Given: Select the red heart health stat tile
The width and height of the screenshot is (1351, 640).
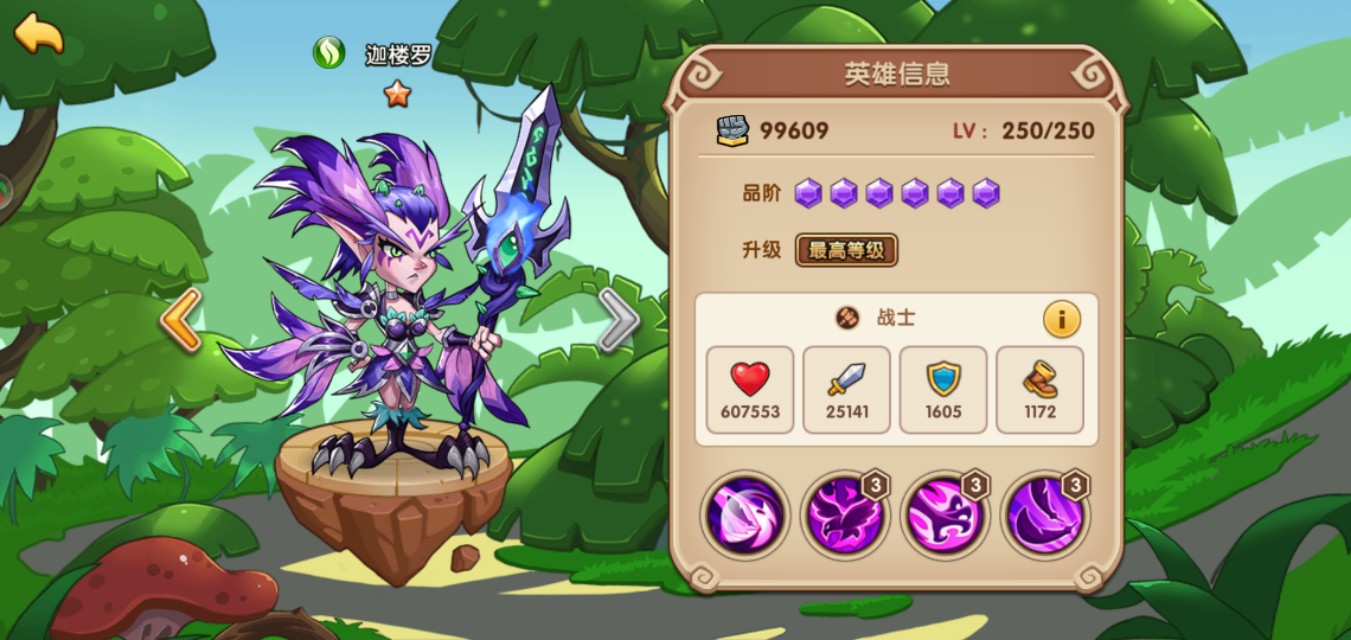Looking at the screenshot, I should click(x=749, y=389).
